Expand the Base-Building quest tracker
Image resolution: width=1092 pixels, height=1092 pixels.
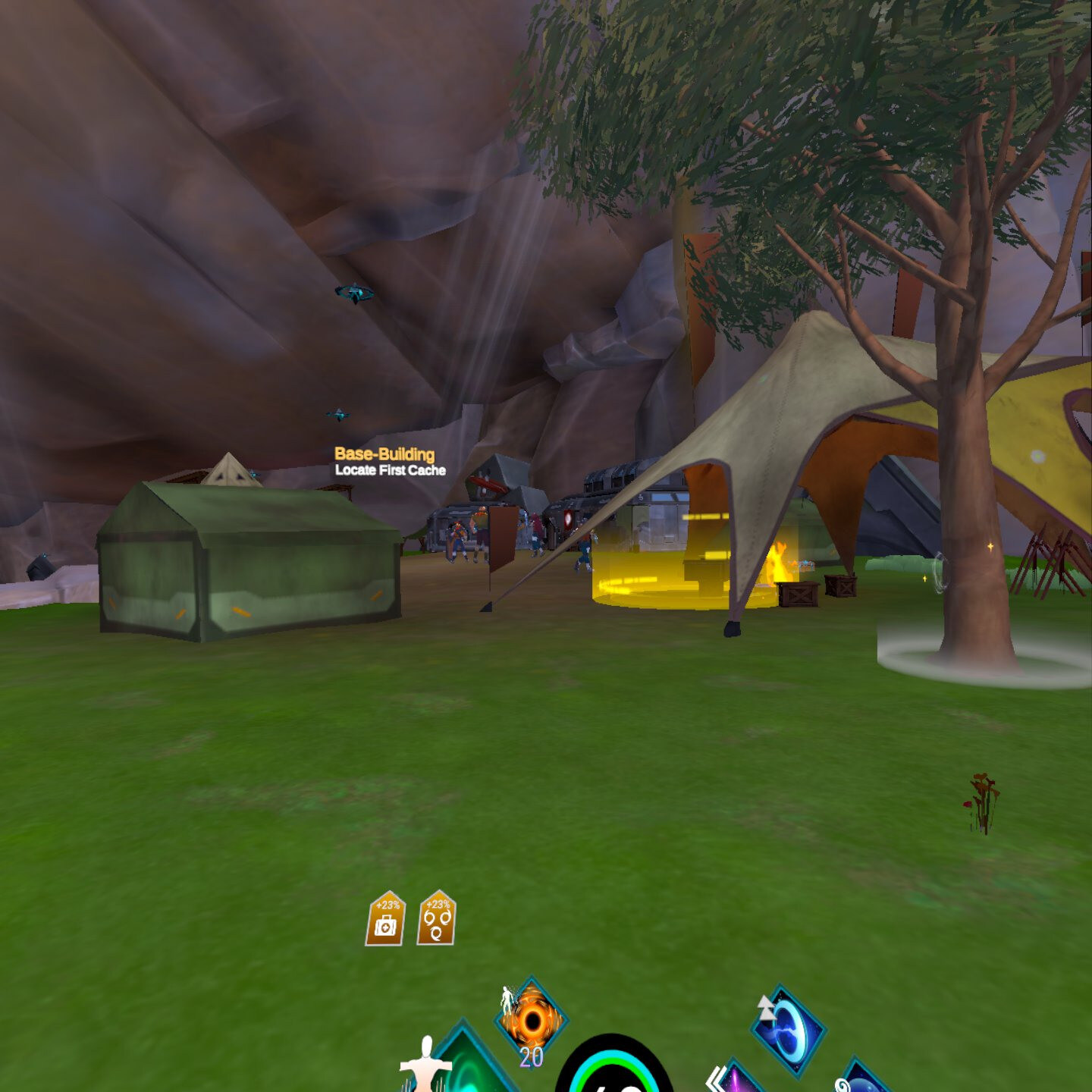tap(385, 454)
